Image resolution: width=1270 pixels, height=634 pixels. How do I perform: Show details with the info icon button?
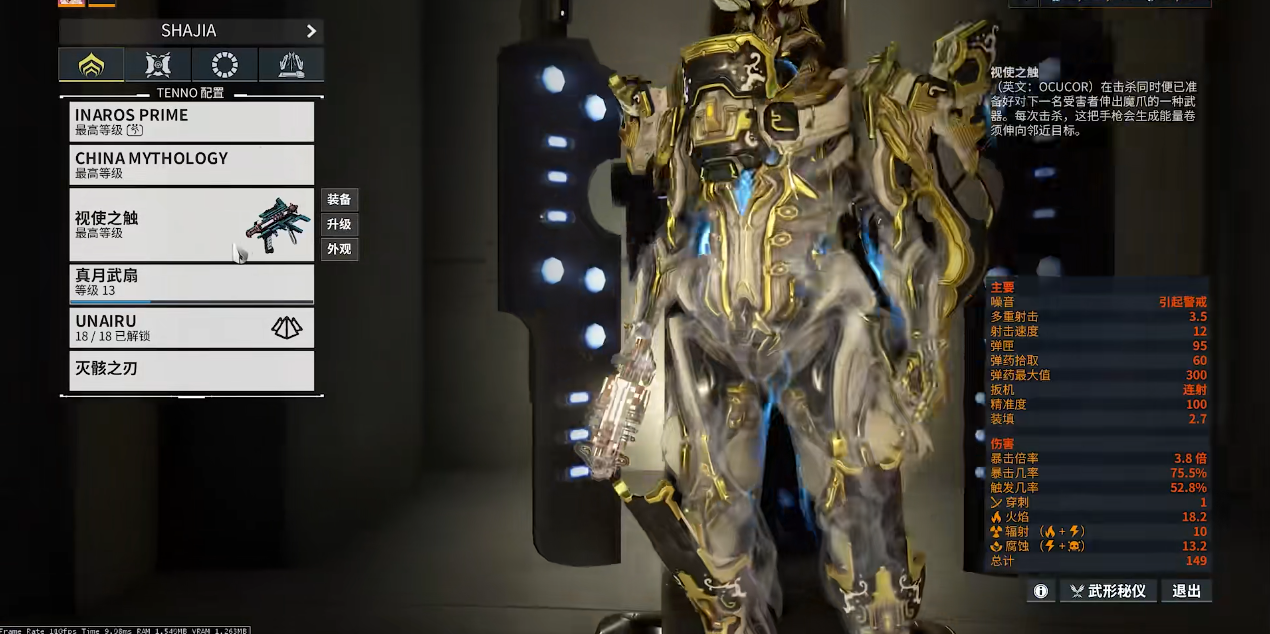[x=1041, y=591]
